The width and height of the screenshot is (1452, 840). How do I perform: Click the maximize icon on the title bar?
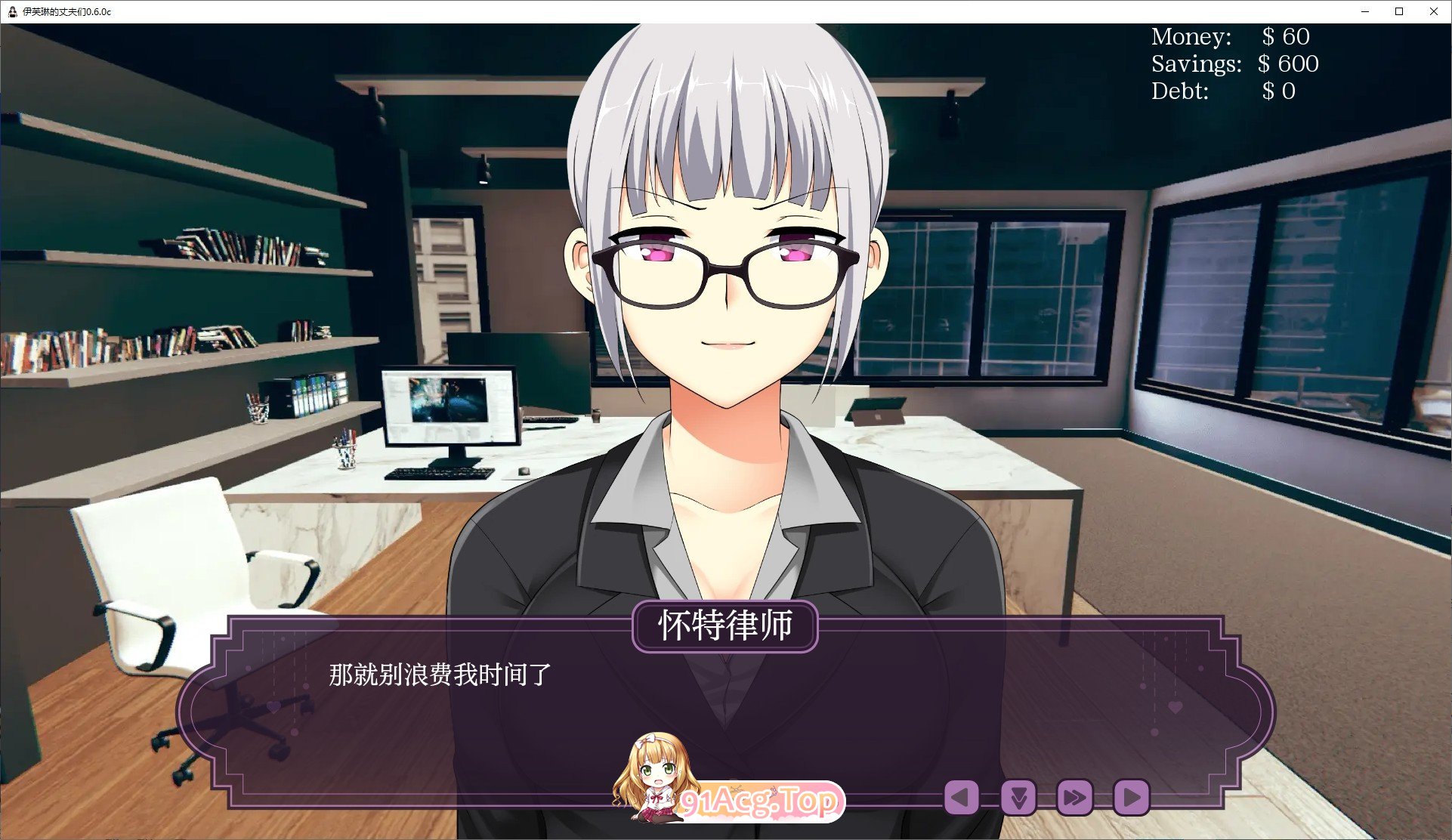[x=1398, y=11]
